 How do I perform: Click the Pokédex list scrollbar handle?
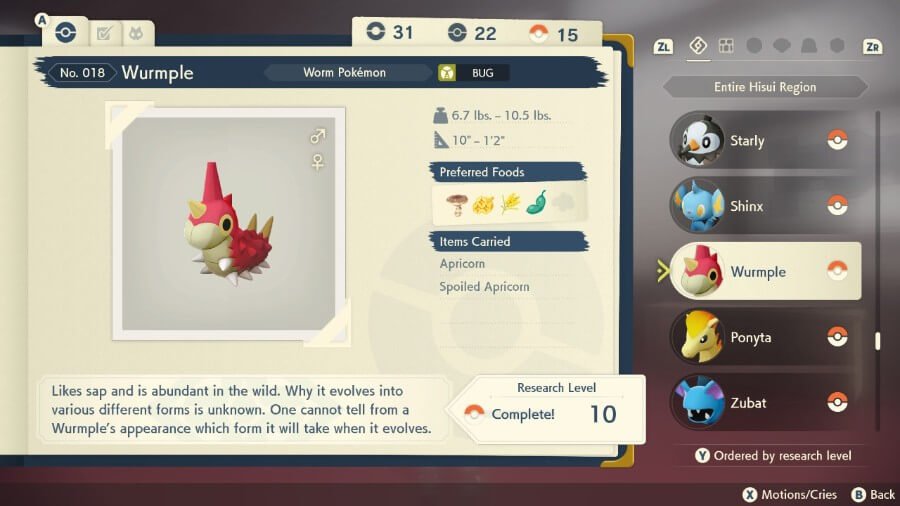pos(878,341)
